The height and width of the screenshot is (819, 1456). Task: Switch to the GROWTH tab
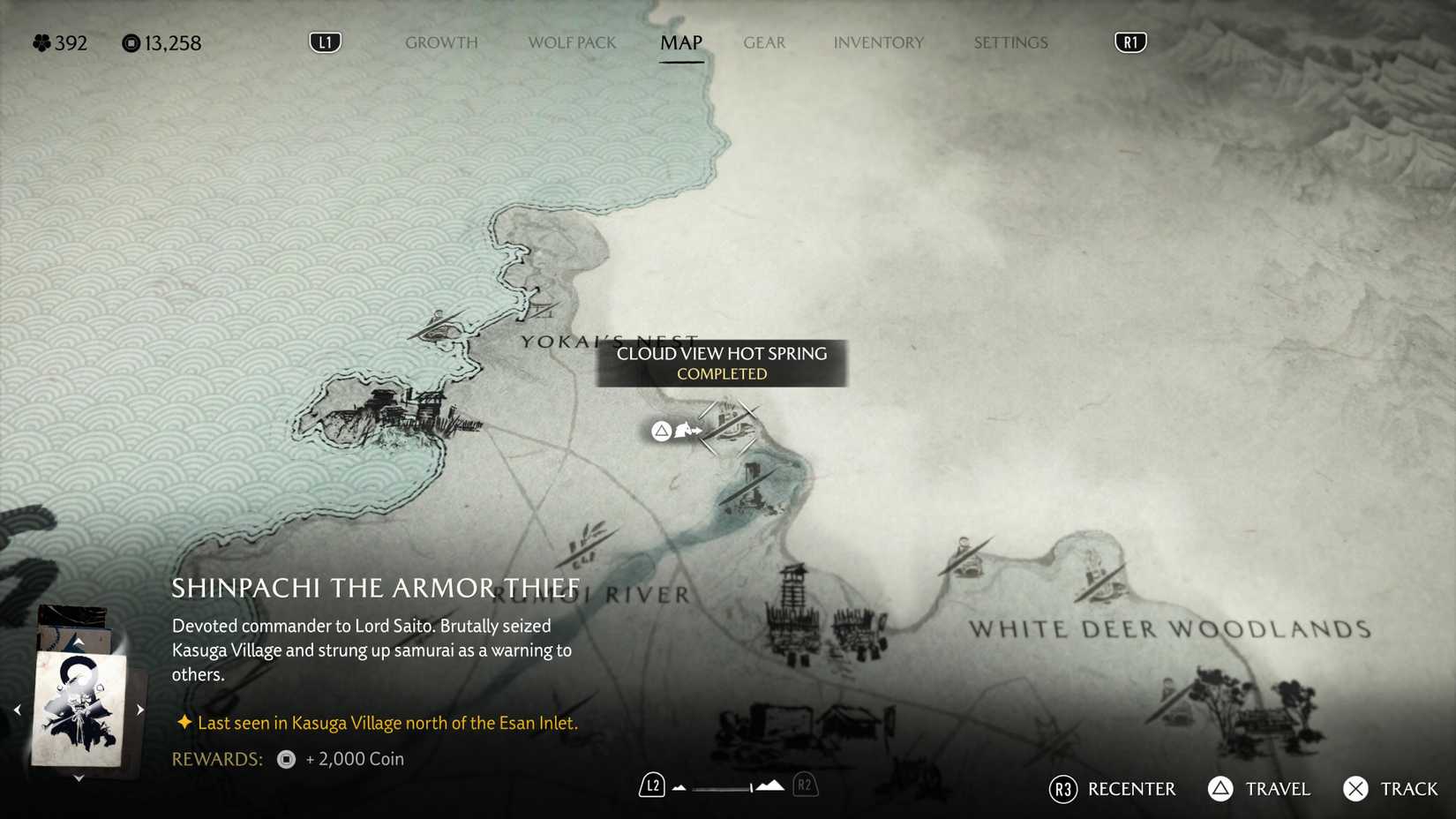(441, 42)
